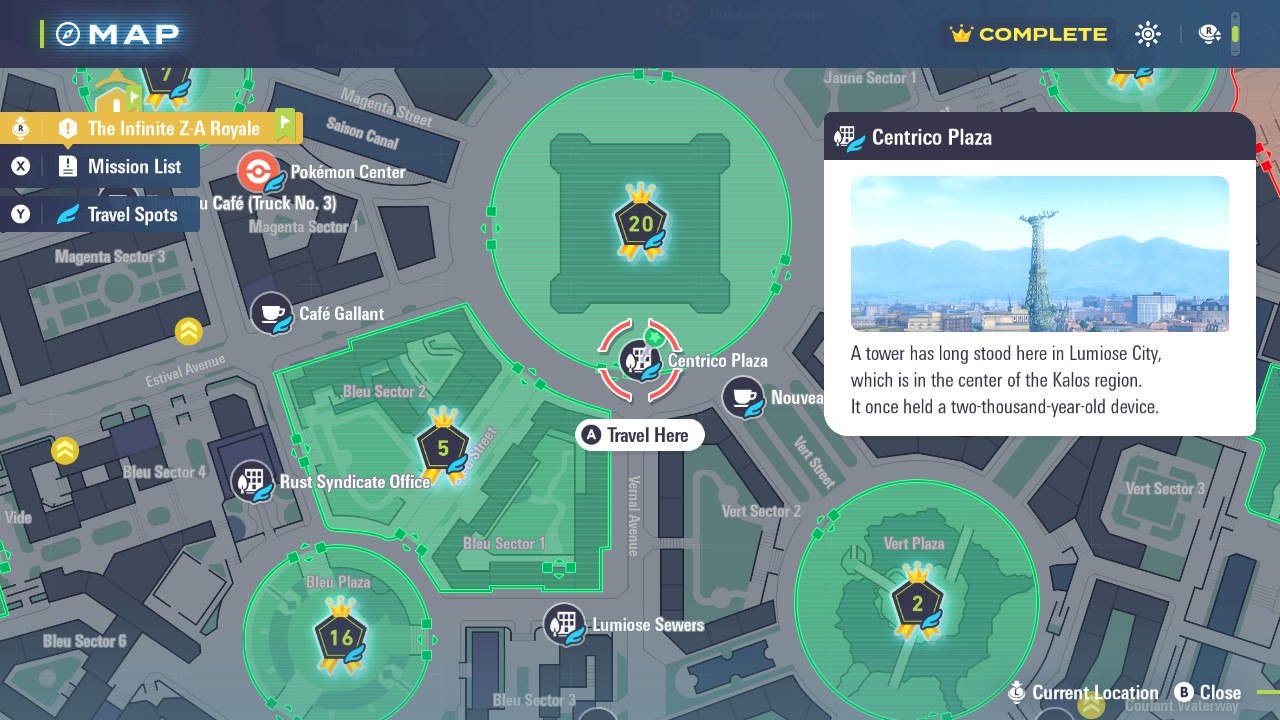The width and height of the screenshot is (1280, 720).
Task: Jump to Current Location
Action: tap(1085, 692)
